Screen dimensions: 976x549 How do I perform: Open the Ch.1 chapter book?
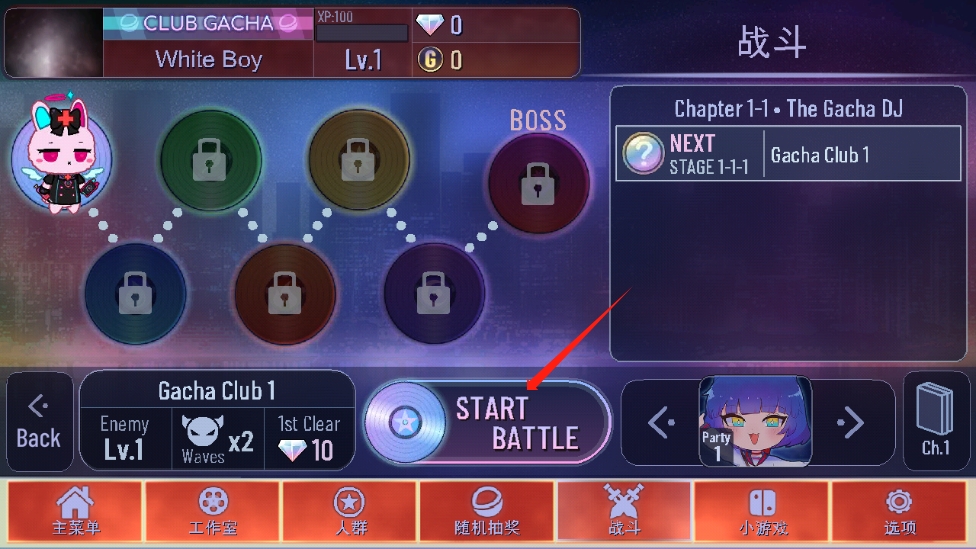click(935, 422)
